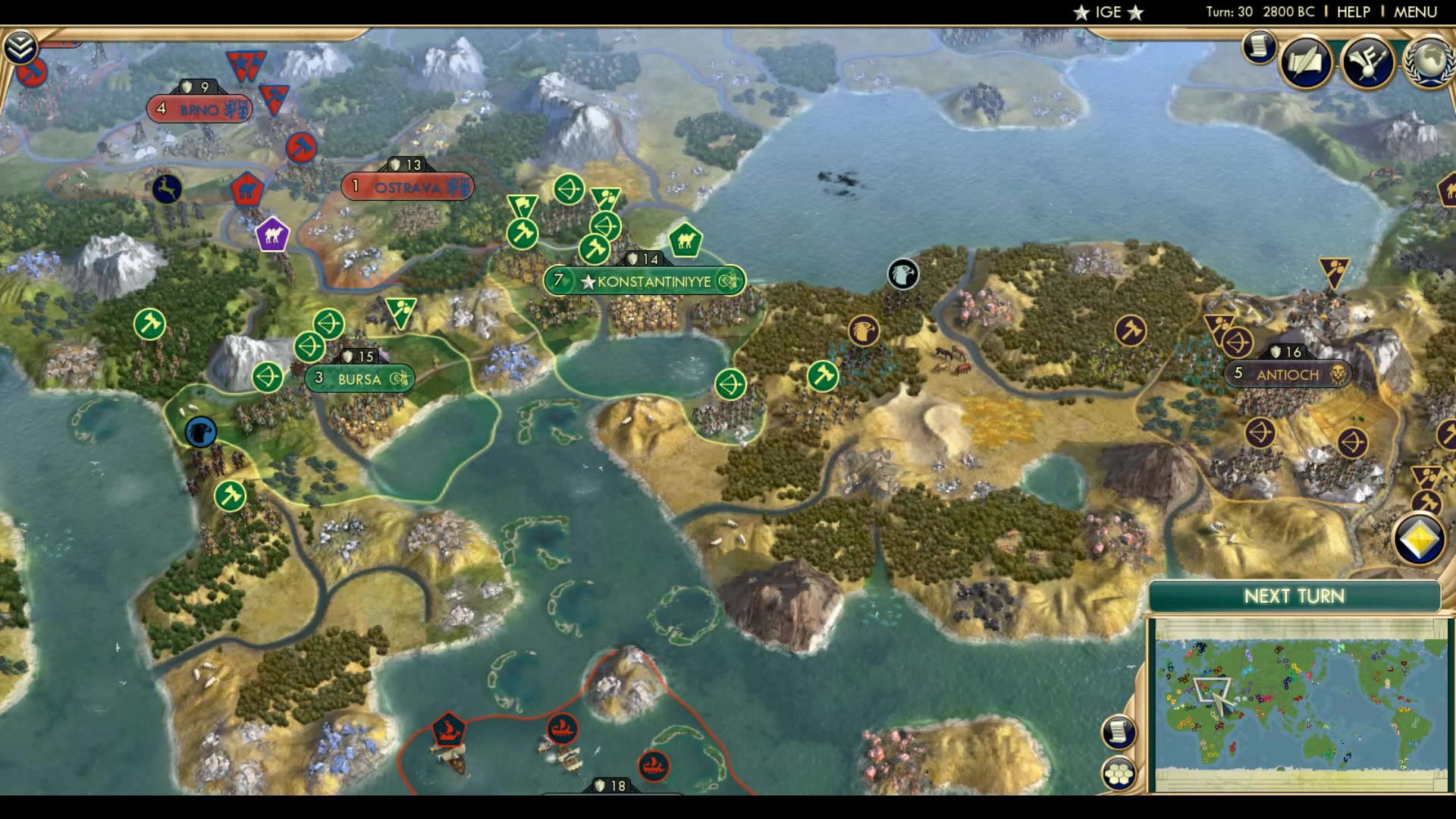This screenshot has width=1456, height=819.
Task: Open HELP from the top bar
Action: 1354,11
